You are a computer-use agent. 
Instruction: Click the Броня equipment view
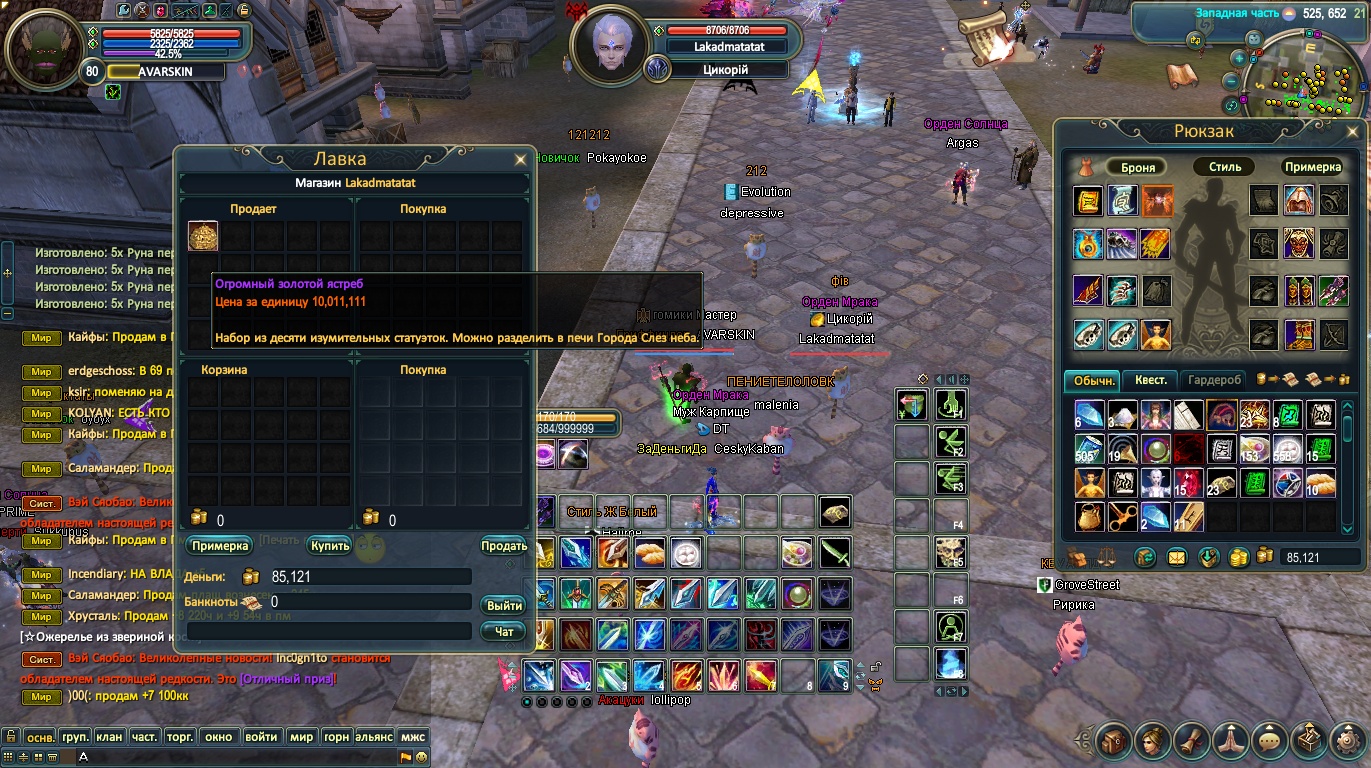pyautogui.click(x=1138, y=167)
